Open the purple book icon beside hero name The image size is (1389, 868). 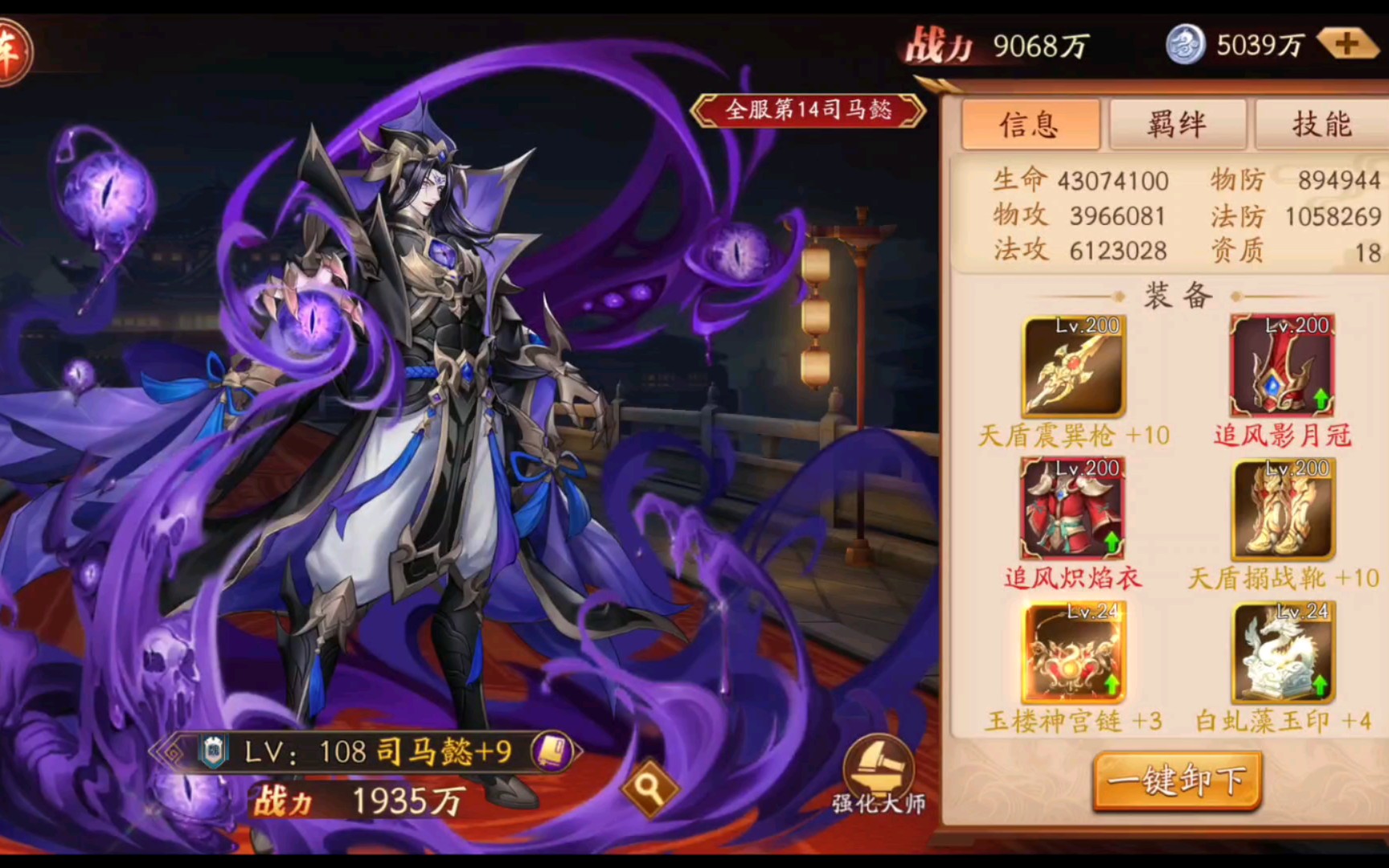[x=552, y=751]
